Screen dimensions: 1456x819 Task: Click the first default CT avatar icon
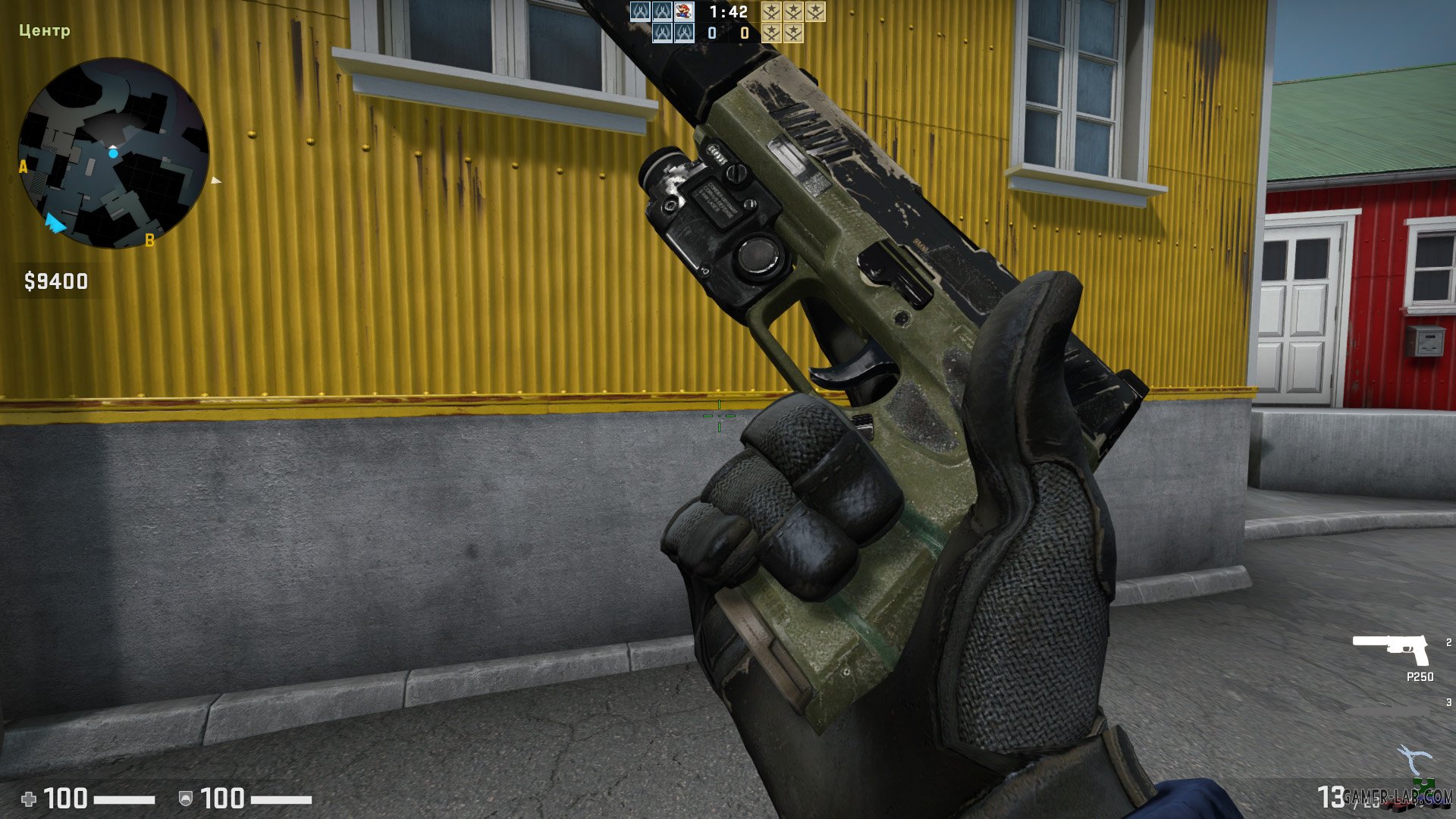point(639,11)
